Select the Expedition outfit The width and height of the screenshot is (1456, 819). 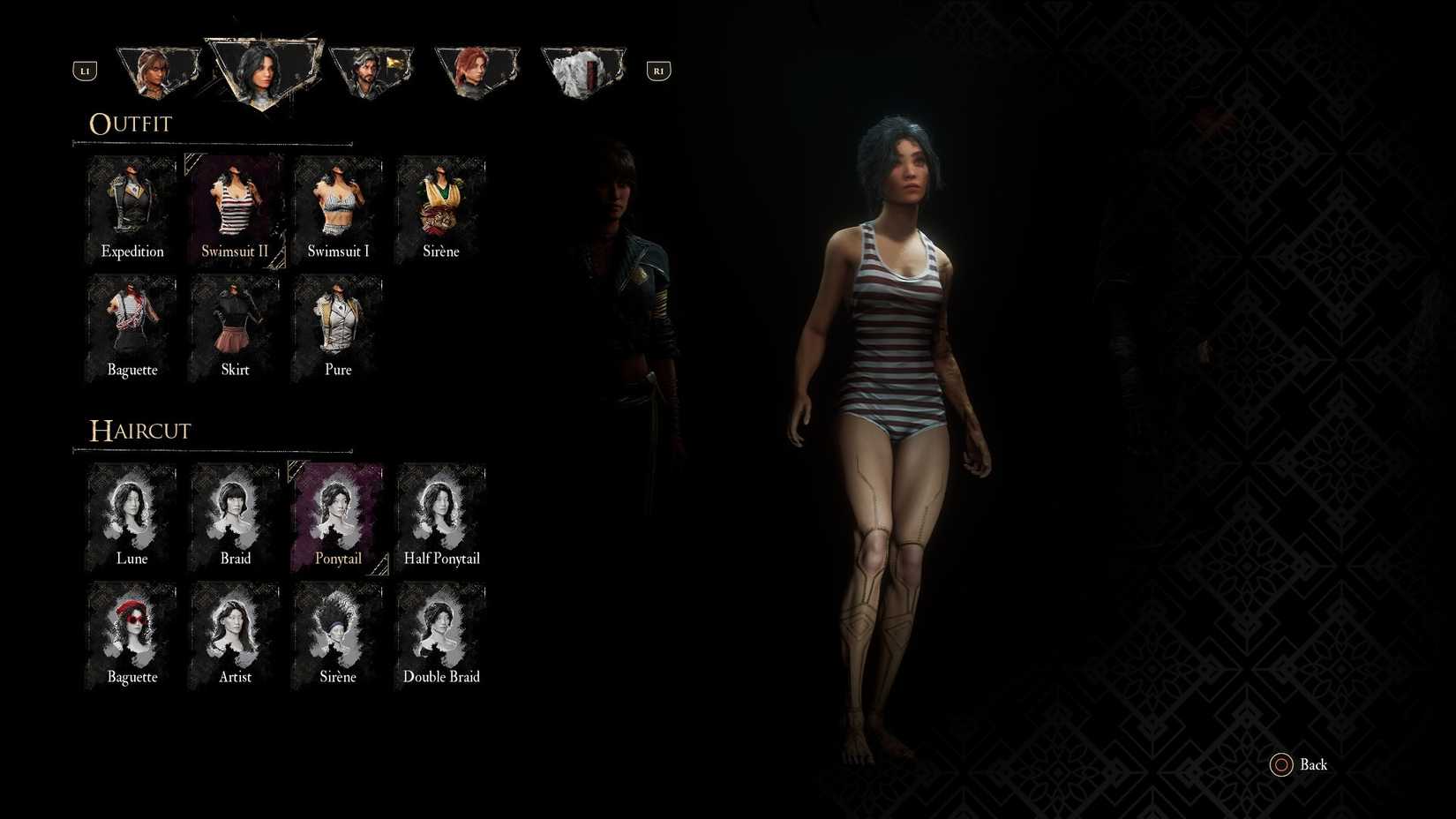coord(131,207)
